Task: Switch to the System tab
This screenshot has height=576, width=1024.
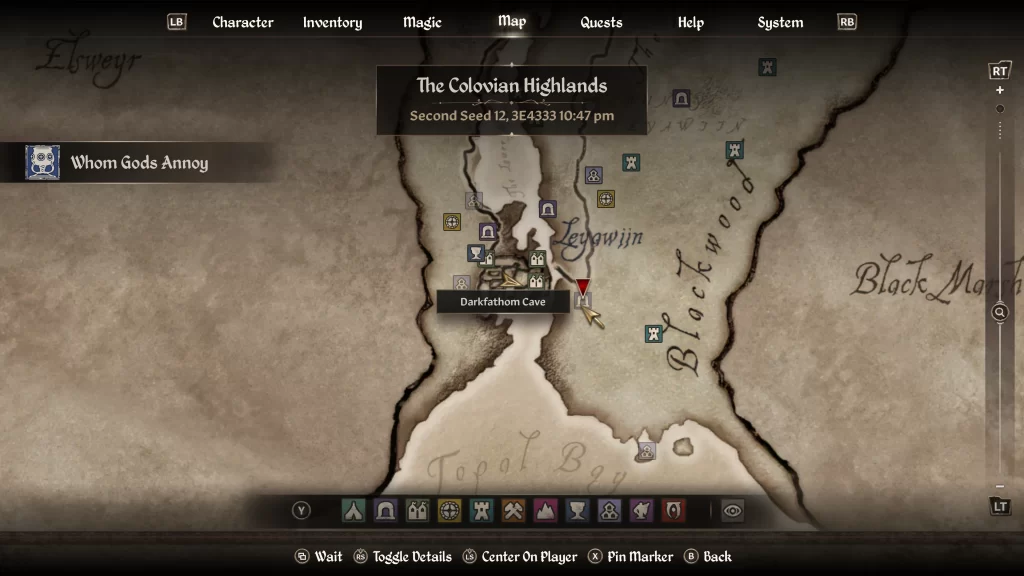Action: coord(780,22)
